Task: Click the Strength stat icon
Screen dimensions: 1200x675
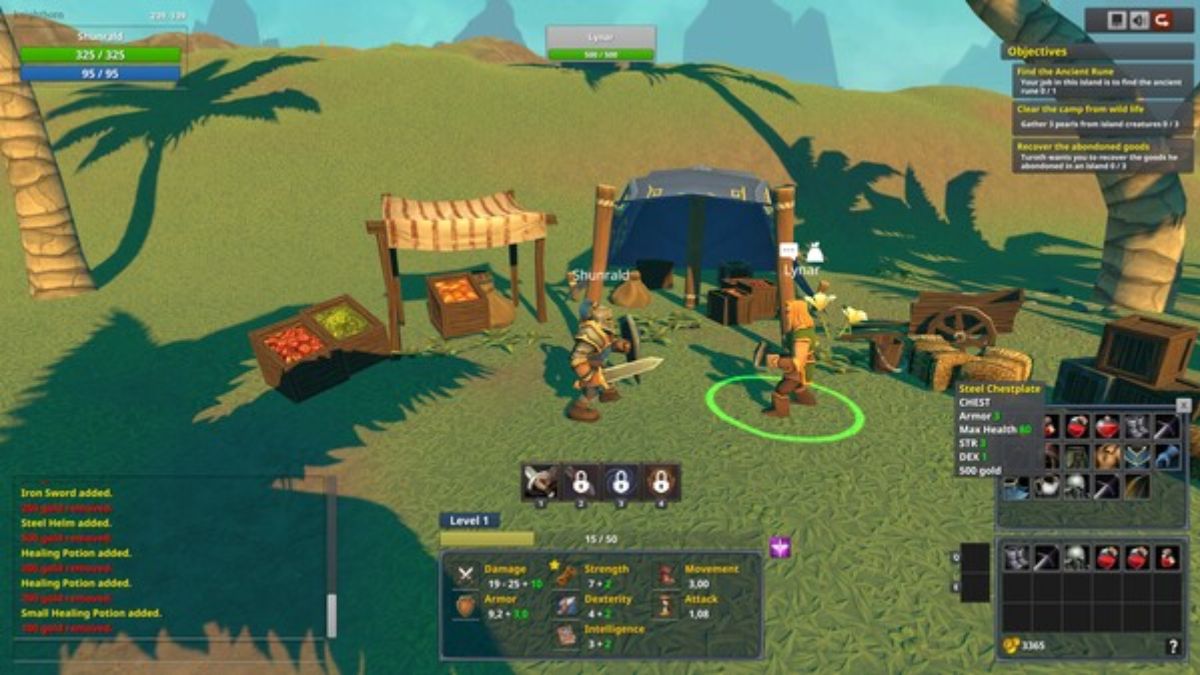Action: (x=567, y=576)
